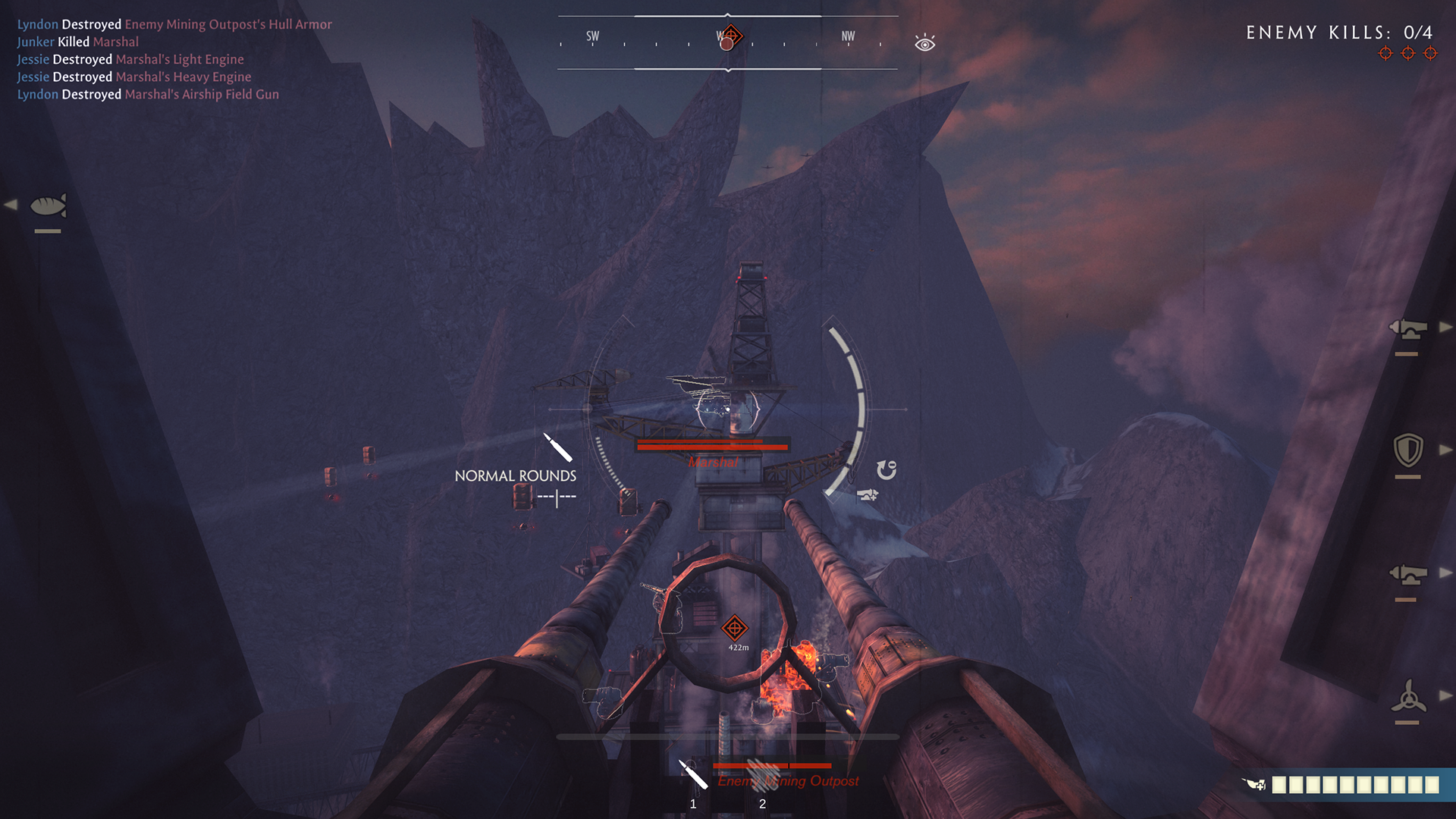This screenshot has height=819, width=1456.
Task: Choose the shield armor component icon
Action: coord(1408,450)
